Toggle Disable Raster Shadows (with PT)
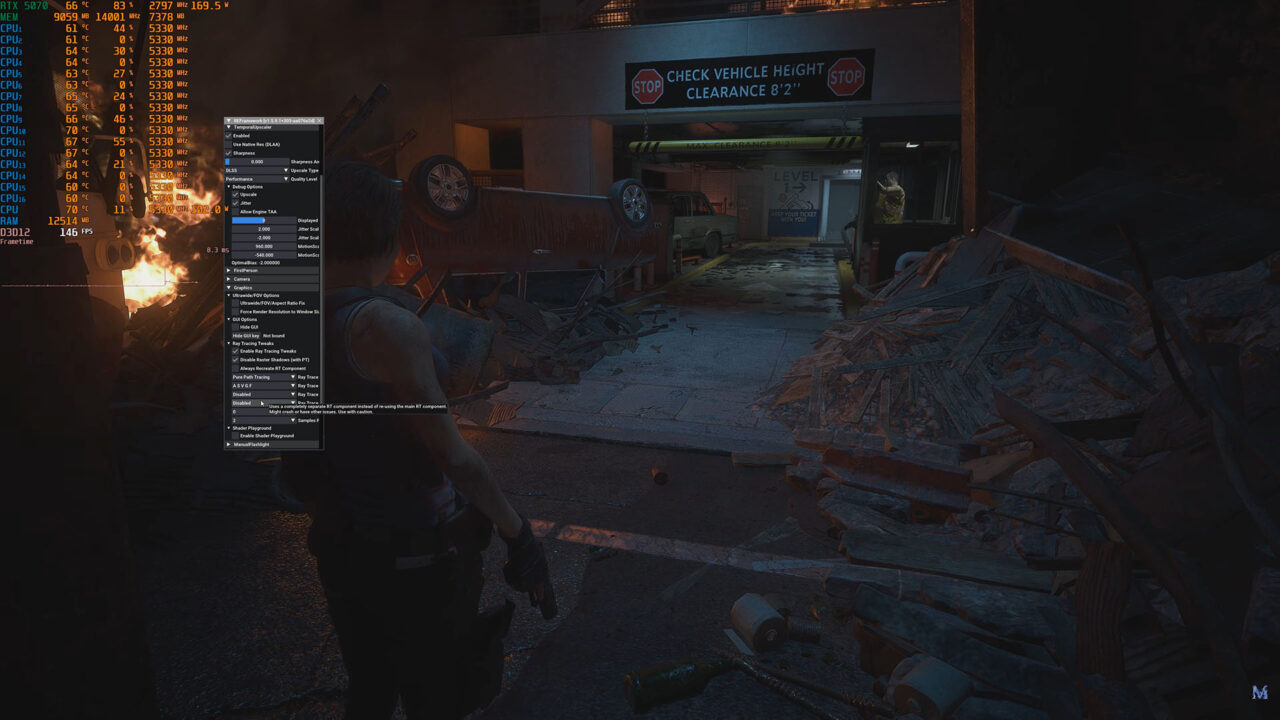Image resolution: width=1280 pixels, height=720 pixels. pyautogui.click(x=236, y=360)
